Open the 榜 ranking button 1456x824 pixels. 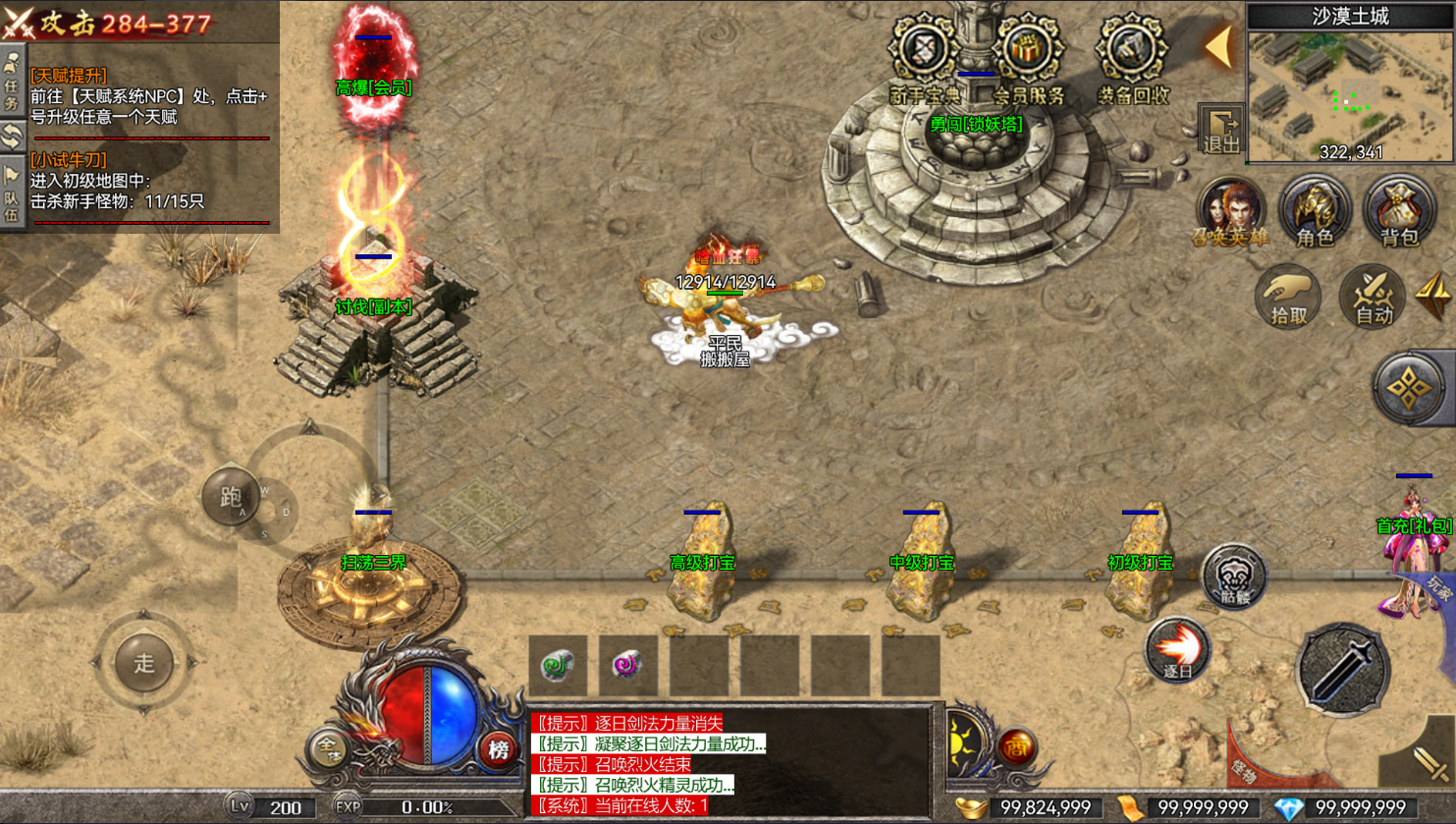pos(499,750)
